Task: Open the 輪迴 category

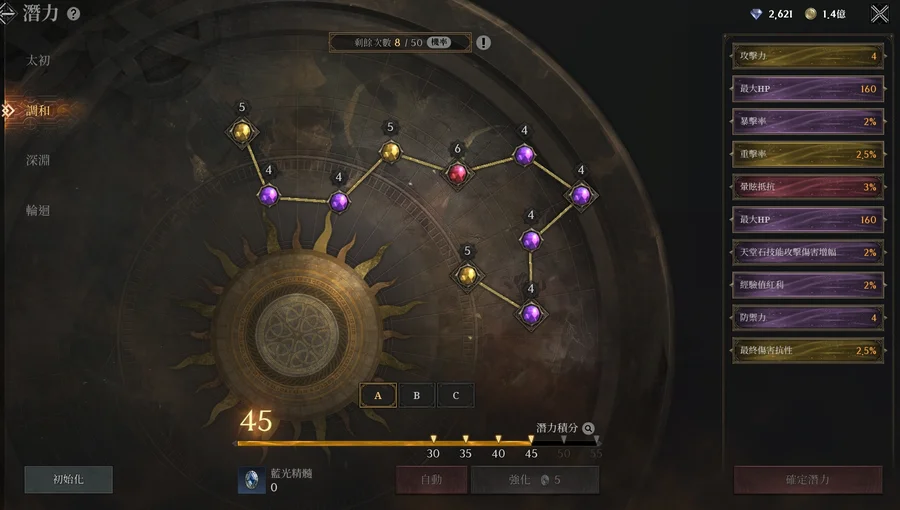Action: pyautogui.click(x=38, y=210)
